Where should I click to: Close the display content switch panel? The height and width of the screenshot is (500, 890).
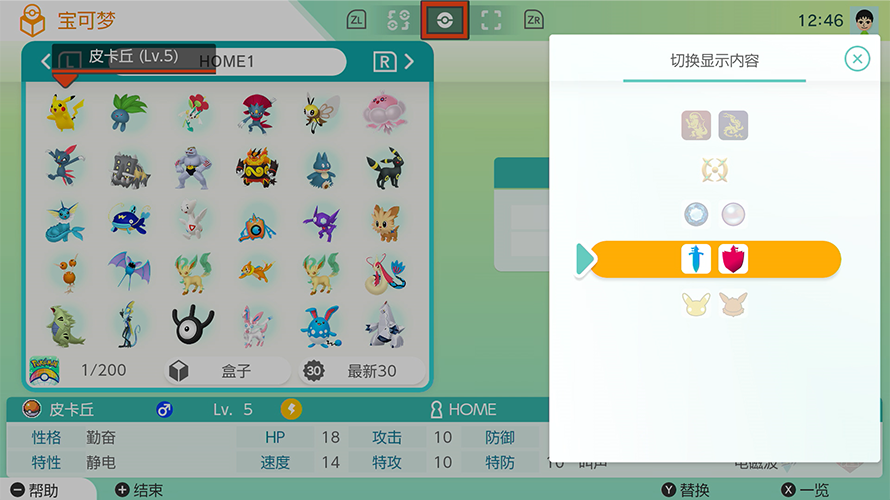click(857, 59)
